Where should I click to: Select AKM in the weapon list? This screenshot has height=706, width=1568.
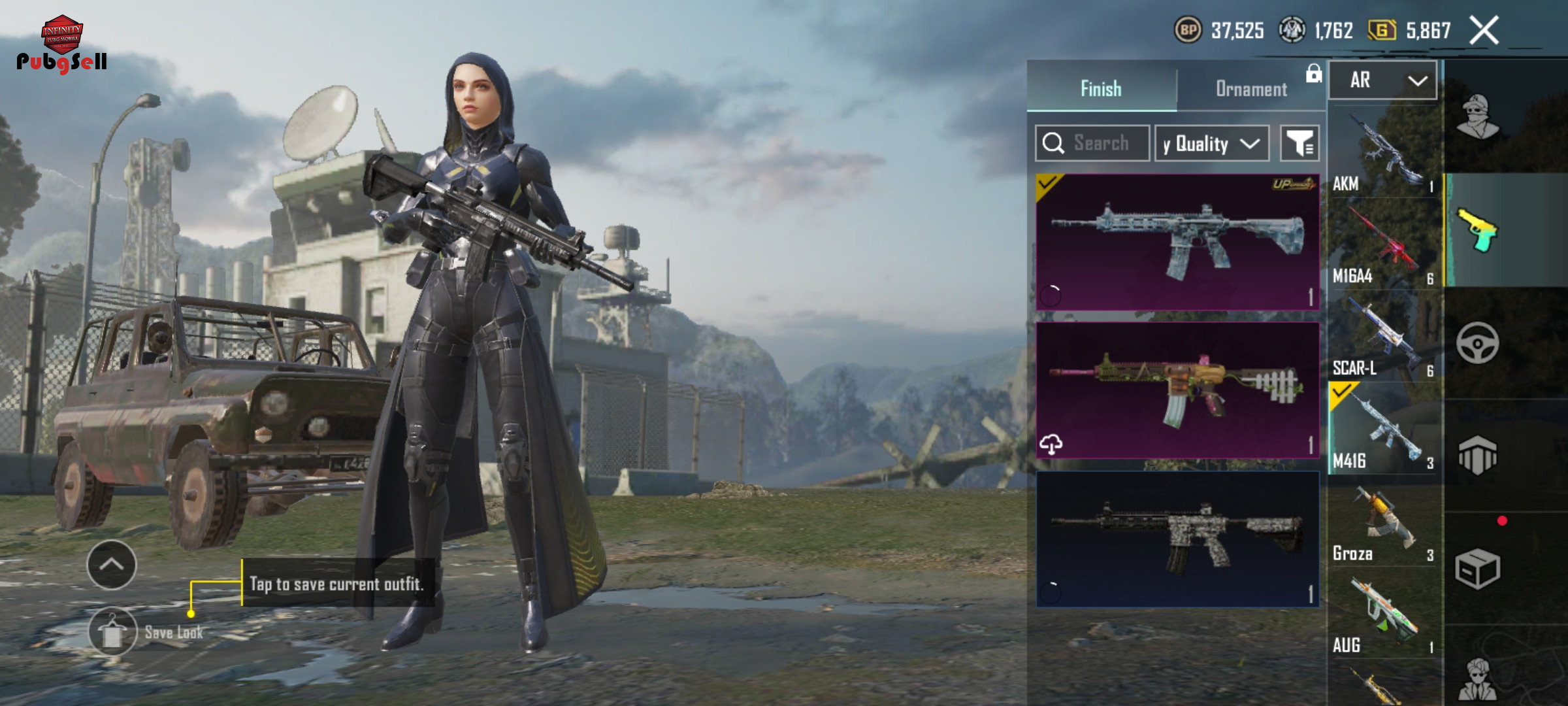click(x=1384, y=154)
